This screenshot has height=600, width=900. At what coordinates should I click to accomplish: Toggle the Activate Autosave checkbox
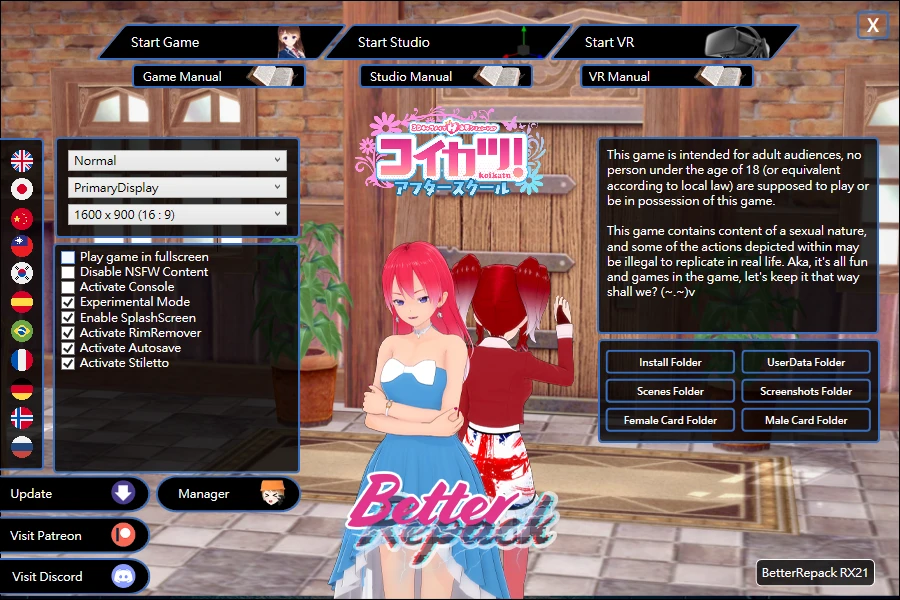click(68, 348)
